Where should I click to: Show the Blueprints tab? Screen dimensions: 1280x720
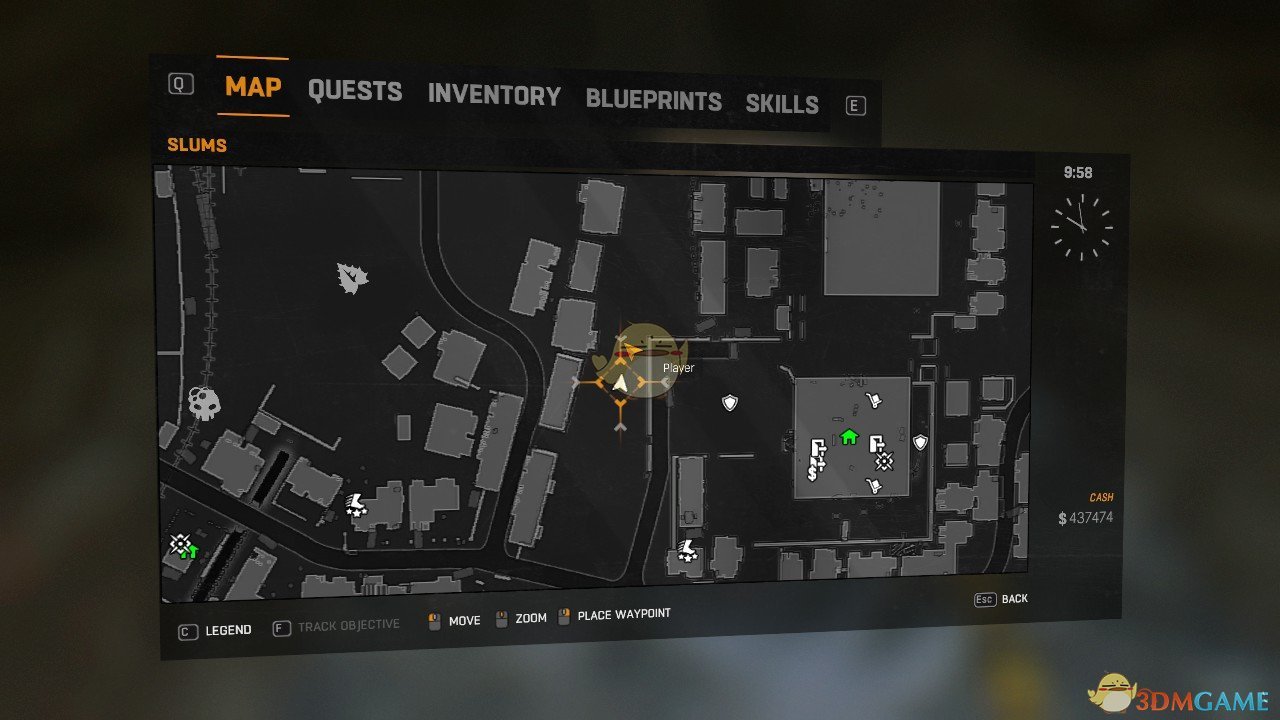pos(653,101)
